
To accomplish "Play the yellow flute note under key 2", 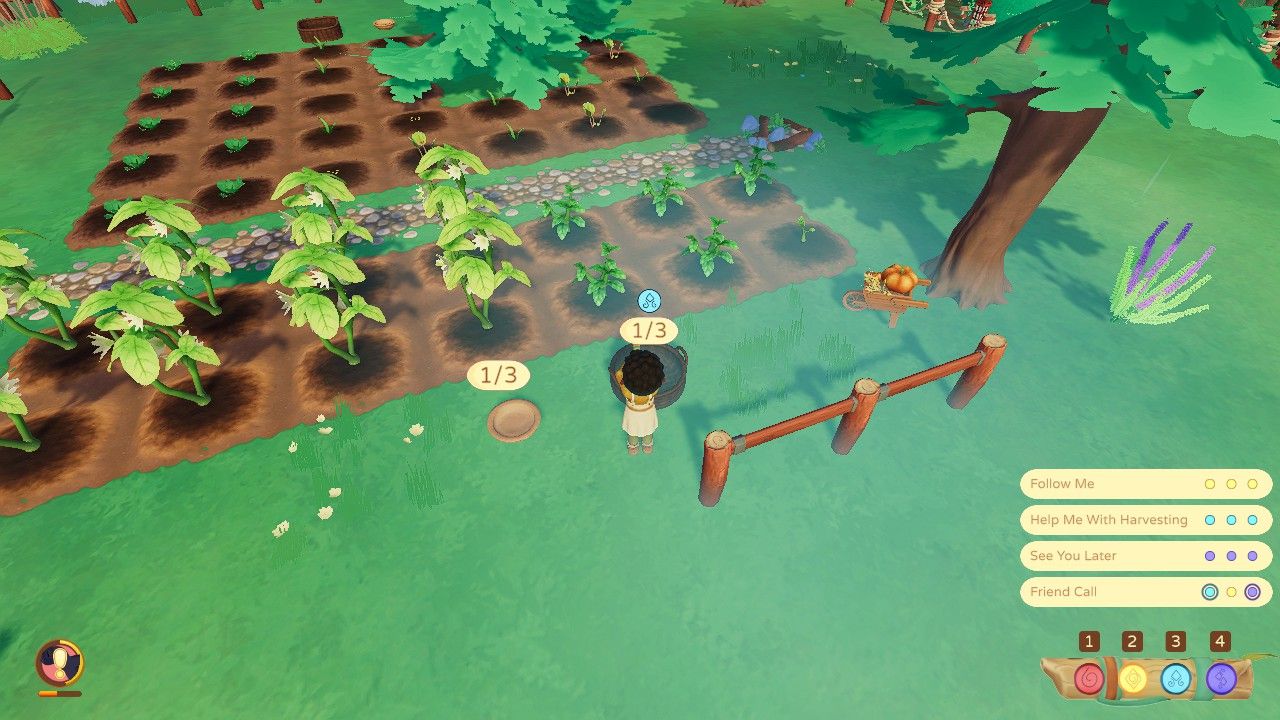I will (x=1135, y=677).
